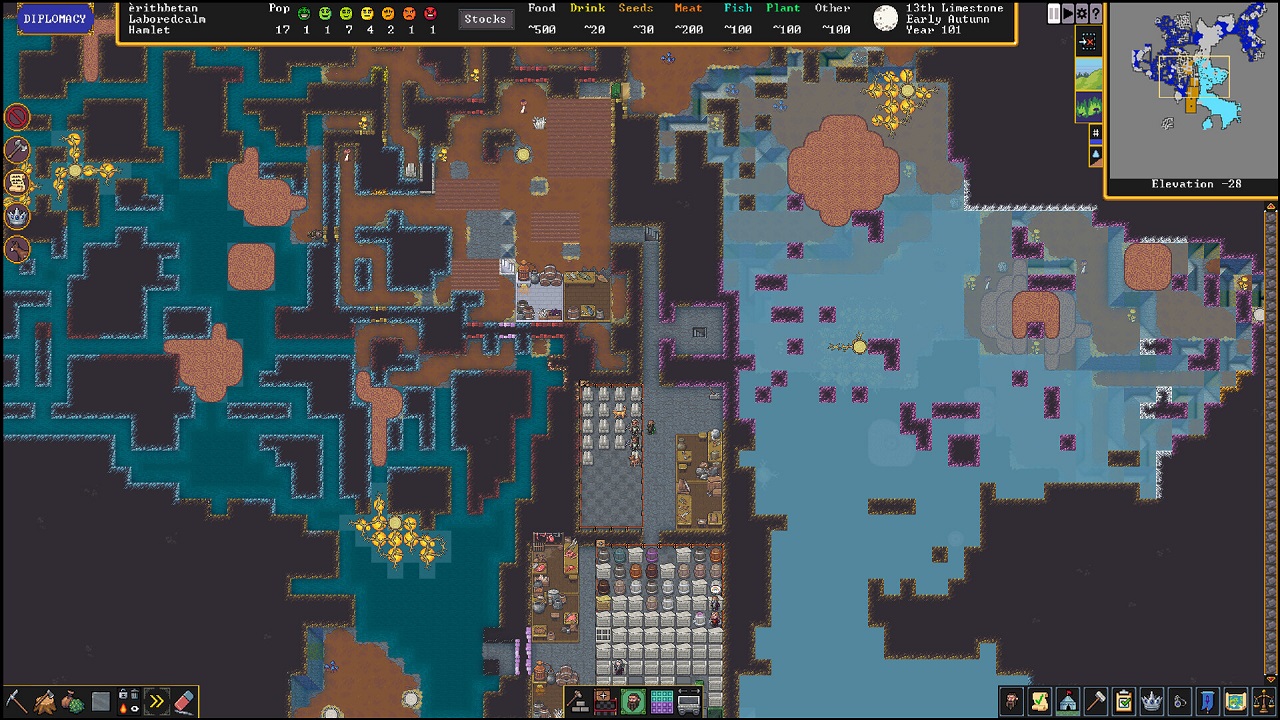Image resolution: width=1280 pixels, height=720 pixels.
Task: Toggle the forbid items lock designation
Action: [121, 694]
